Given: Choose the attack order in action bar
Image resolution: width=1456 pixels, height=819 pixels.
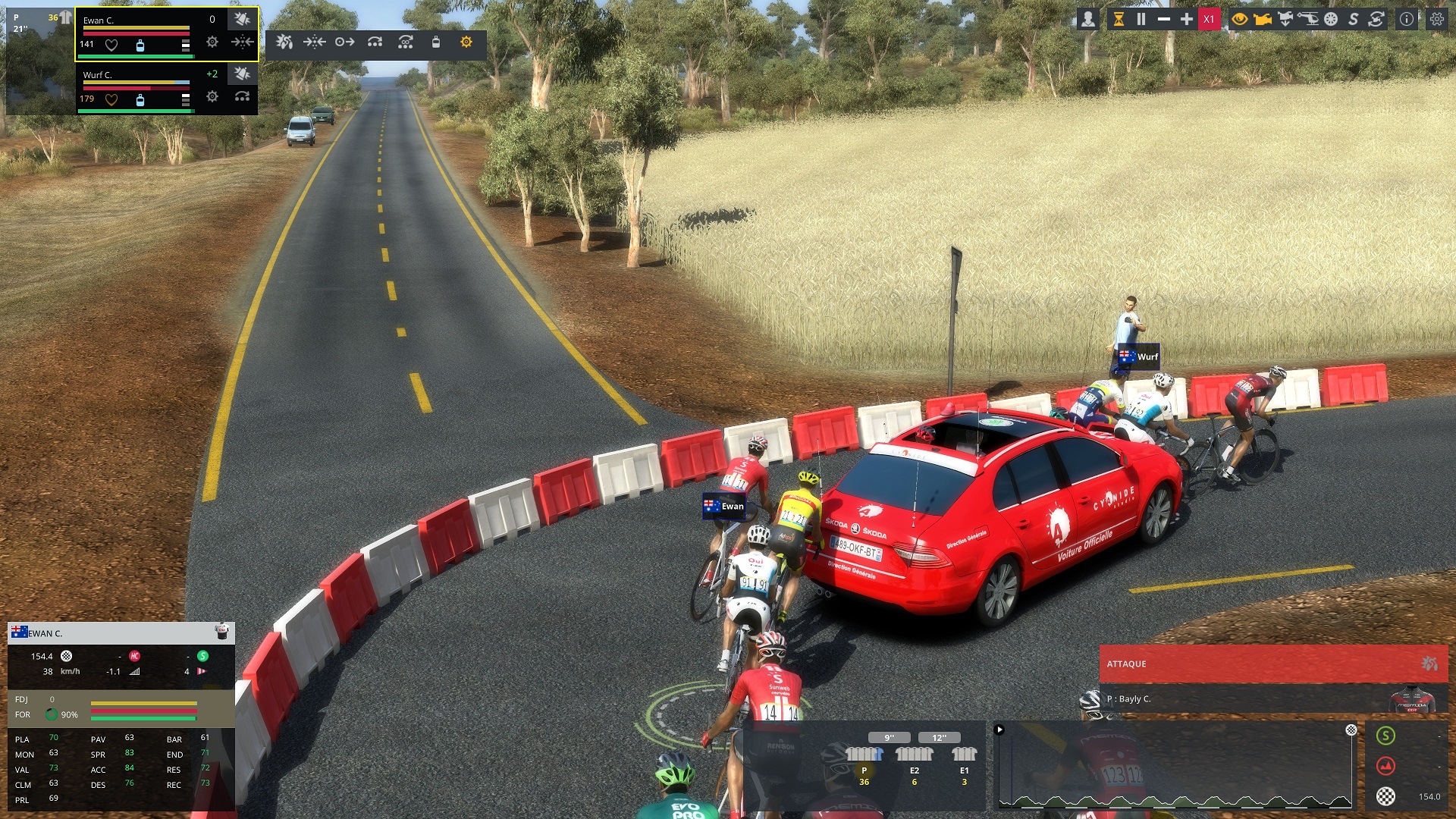Looking at the screenshot, I should point(284,42).
